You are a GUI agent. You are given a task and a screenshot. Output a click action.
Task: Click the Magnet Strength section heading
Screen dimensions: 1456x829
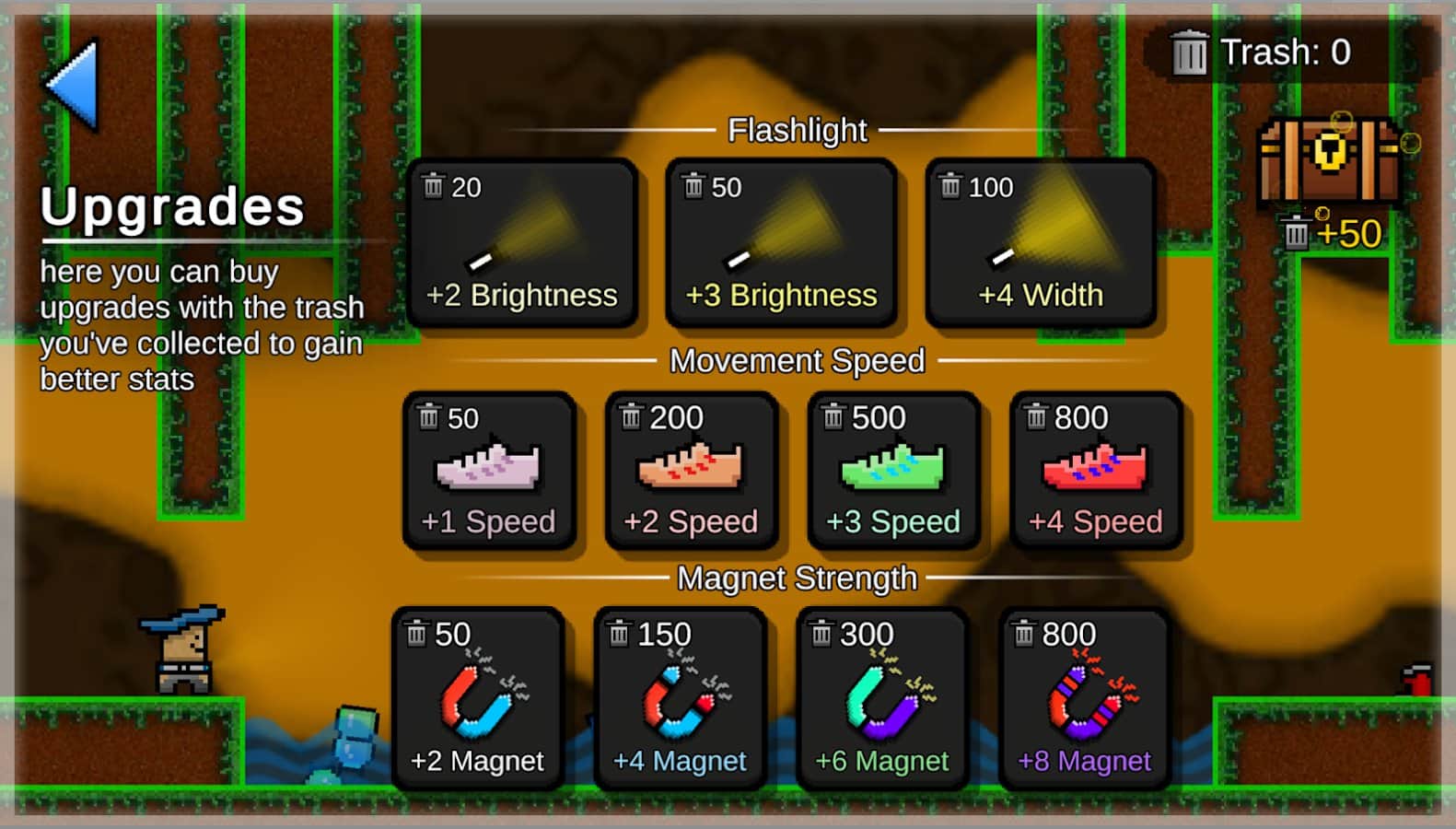coord(796,578)
